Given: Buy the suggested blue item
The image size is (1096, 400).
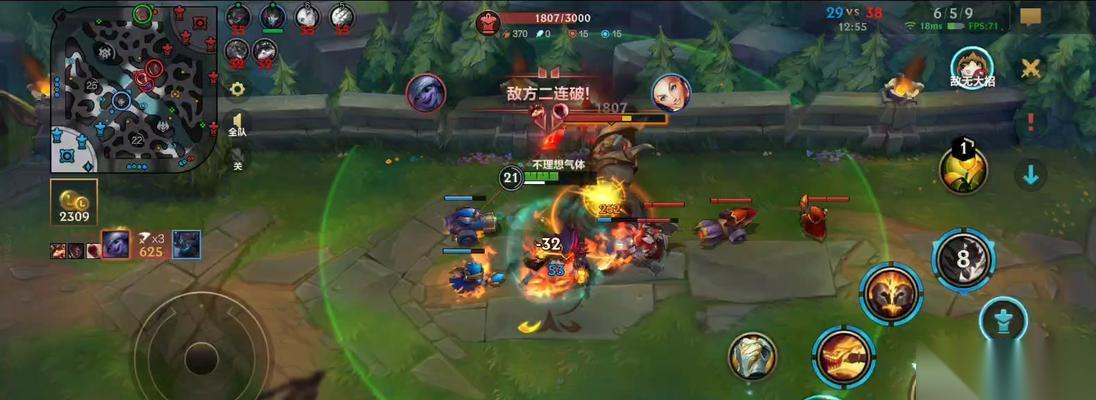Looking at the screenshot, I should (x=187, y=243).
